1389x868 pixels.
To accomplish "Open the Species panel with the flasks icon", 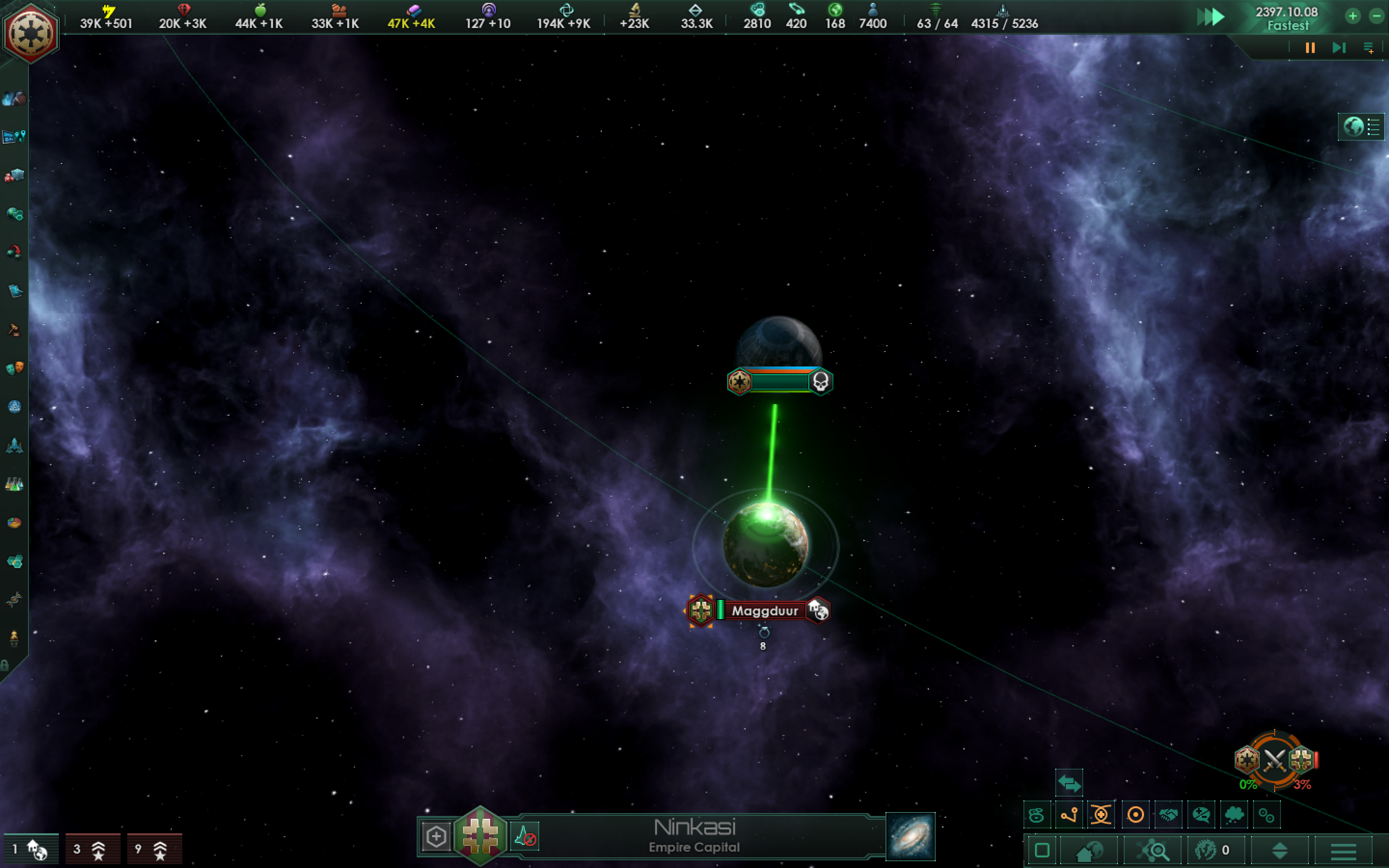I will [14, 485].
